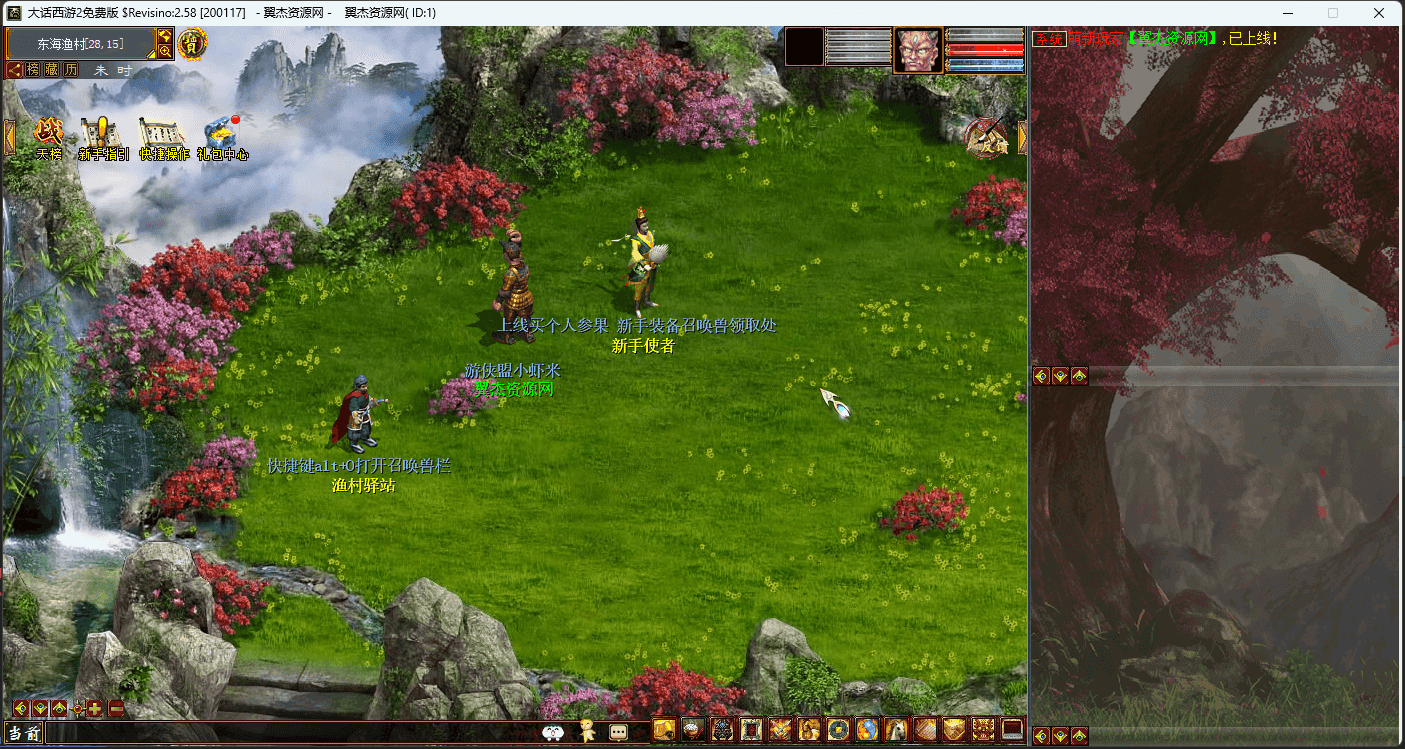This screenshot has height=749, width=1405.
Task: Click the yellow plus chat button
Action: (x=95, y=709)
